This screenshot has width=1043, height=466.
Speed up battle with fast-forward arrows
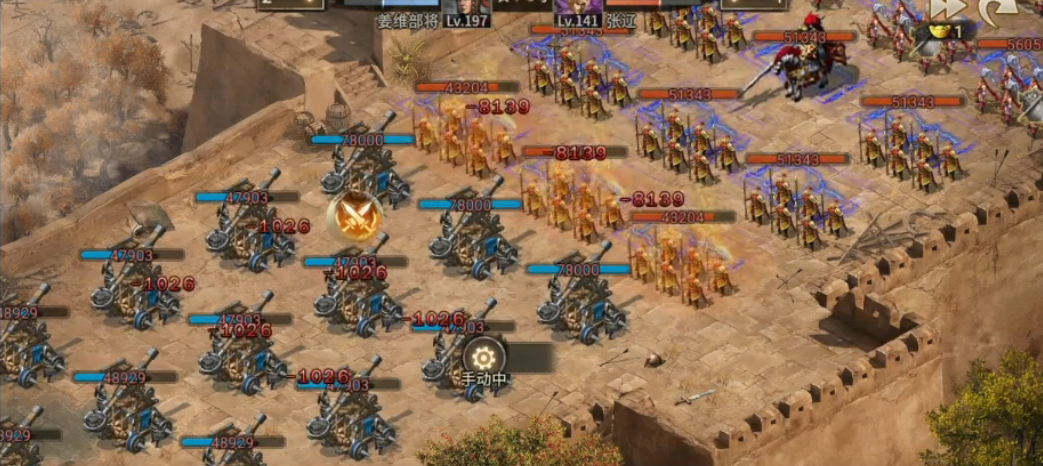[945, 10]
